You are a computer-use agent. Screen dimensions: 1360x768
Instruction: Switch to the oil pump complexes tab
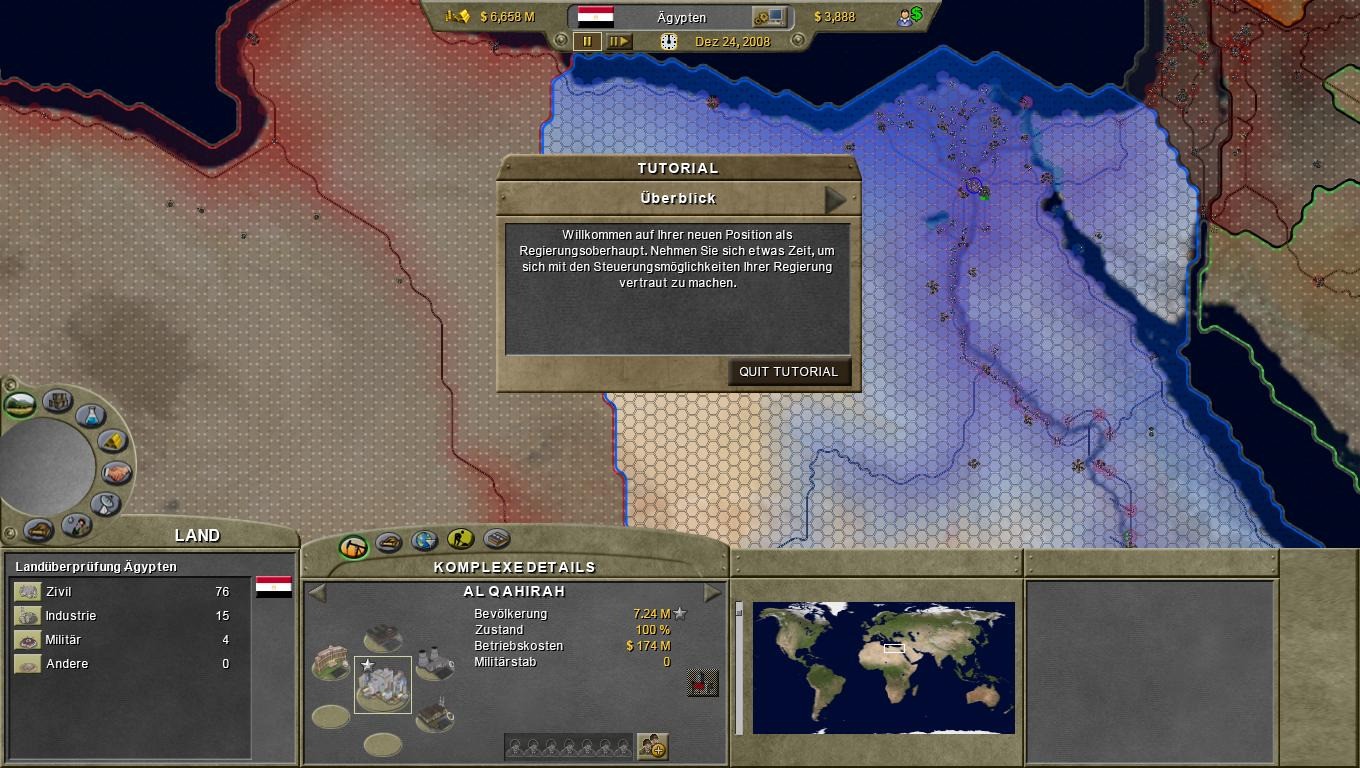point(353,546)
